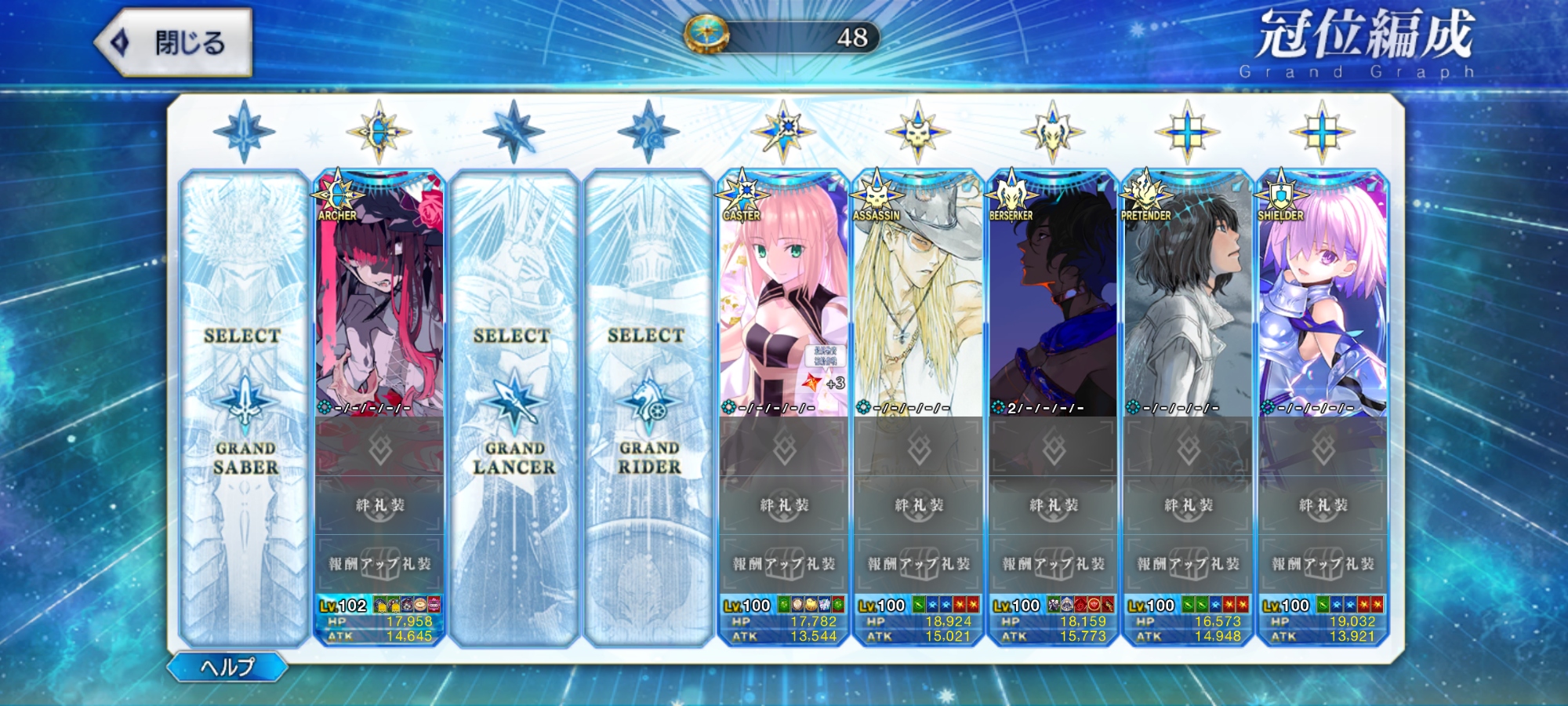Choose the Assassin servant card

click(x=918, y=298)
